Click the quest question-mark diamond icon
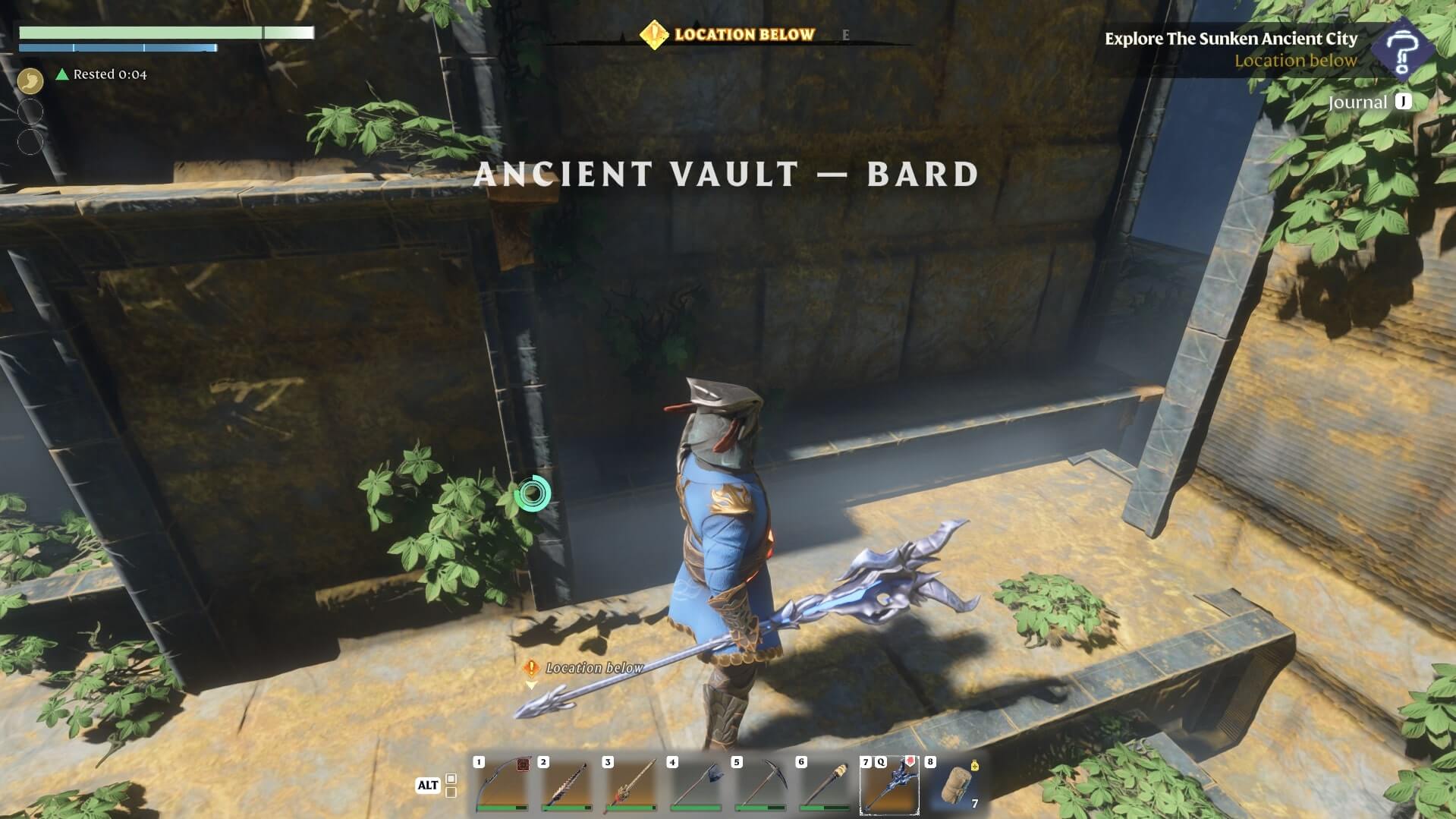The image size is (1456, 819). point(1404,47)
